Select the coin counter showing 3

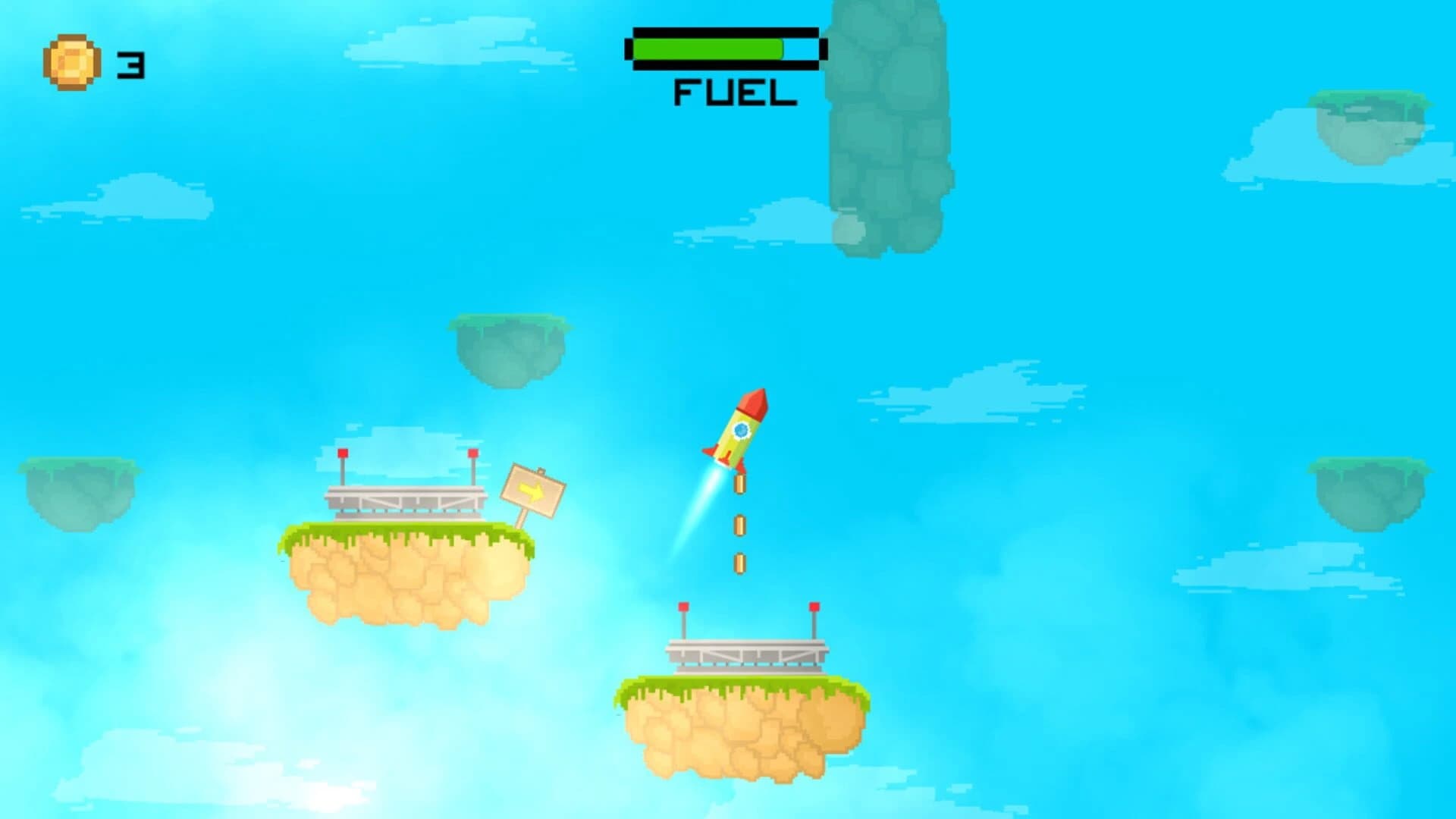(x=127, y=64)
